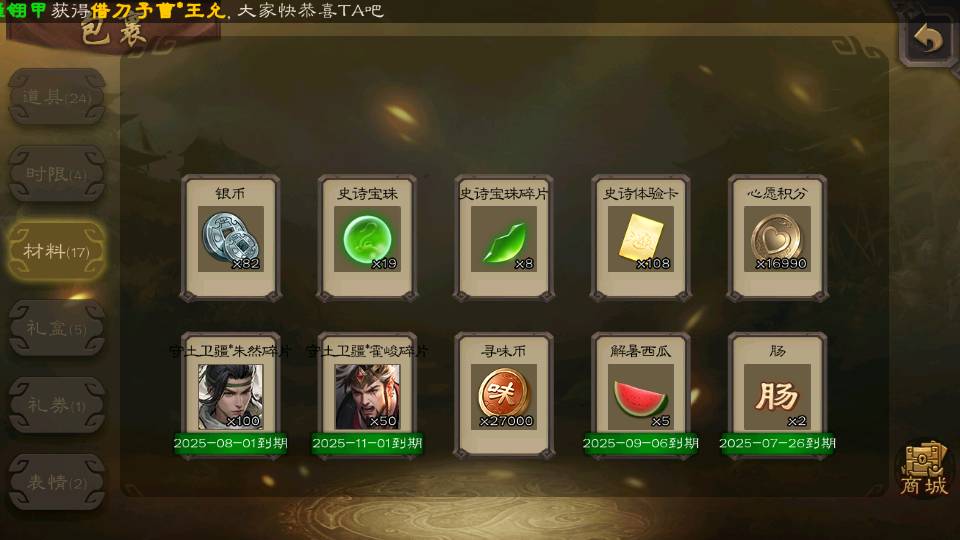Pick the 史诗体验卡 golden card item
Image resolution: width=960 pixels, height=540 pixels.
click(641, 238)
